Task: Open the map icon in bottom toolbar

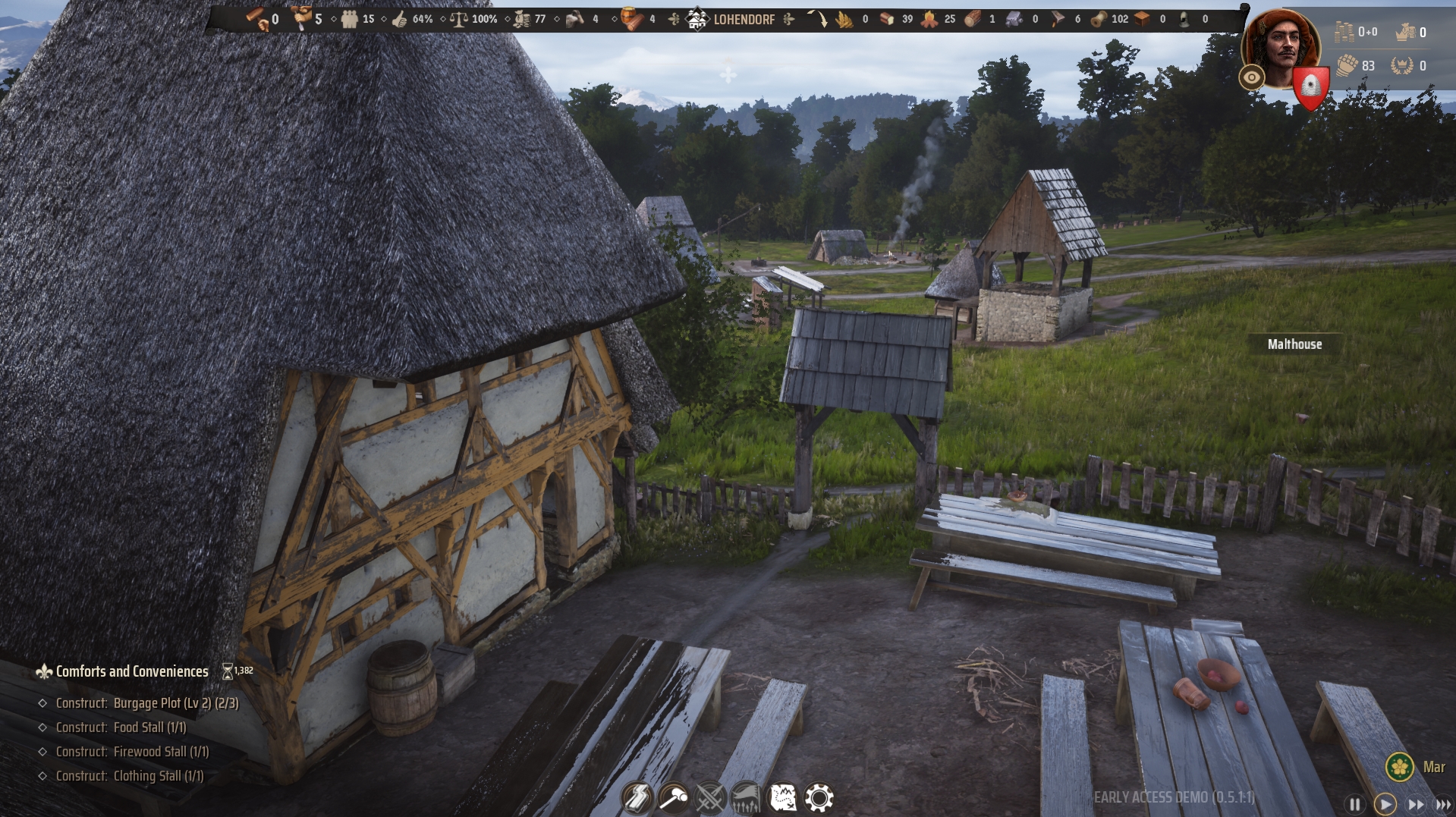Action: pyautogui.click(x=784, y=797)
